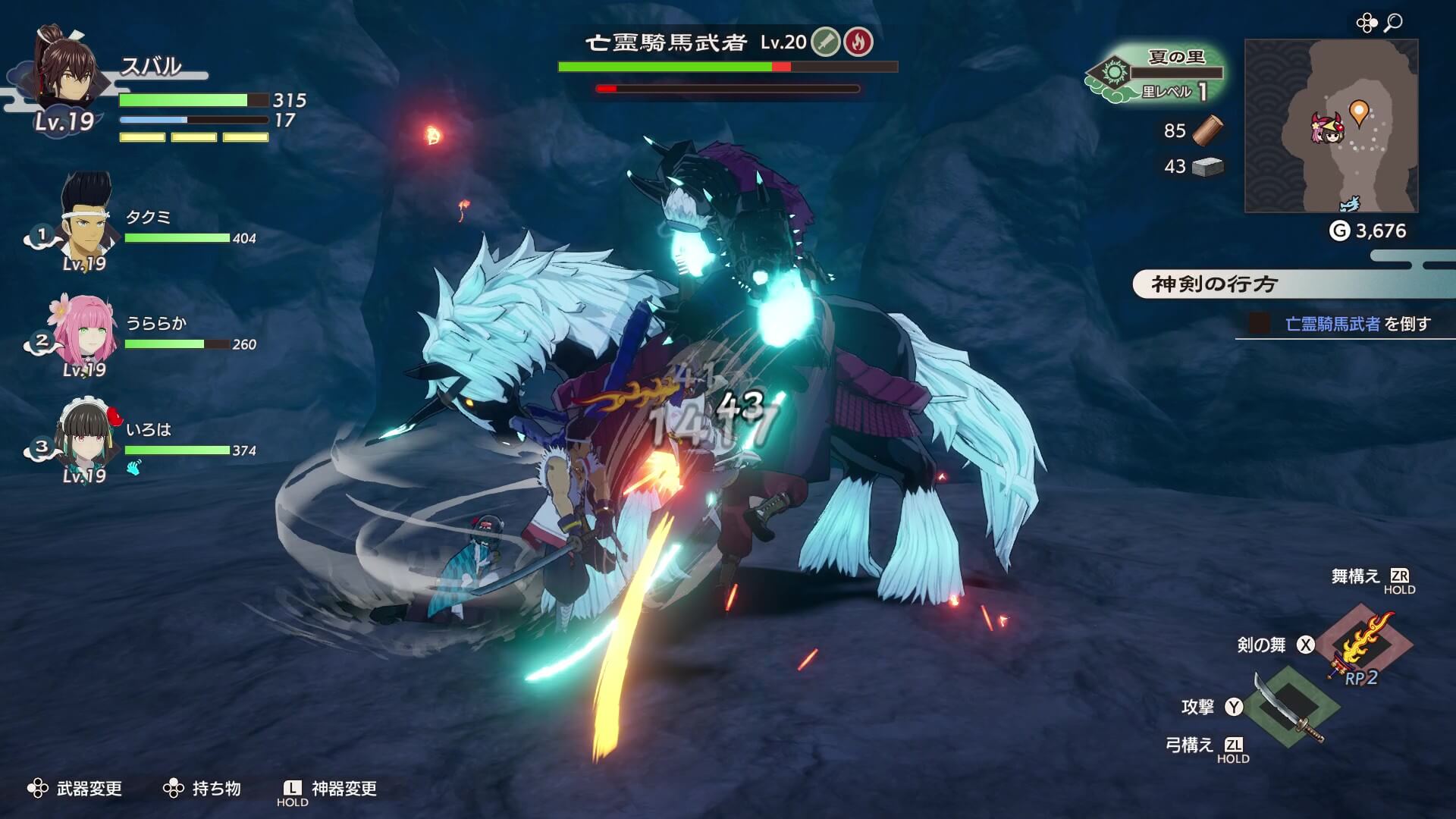Click the fire weakness icon beside the boss level

[858, 41]
